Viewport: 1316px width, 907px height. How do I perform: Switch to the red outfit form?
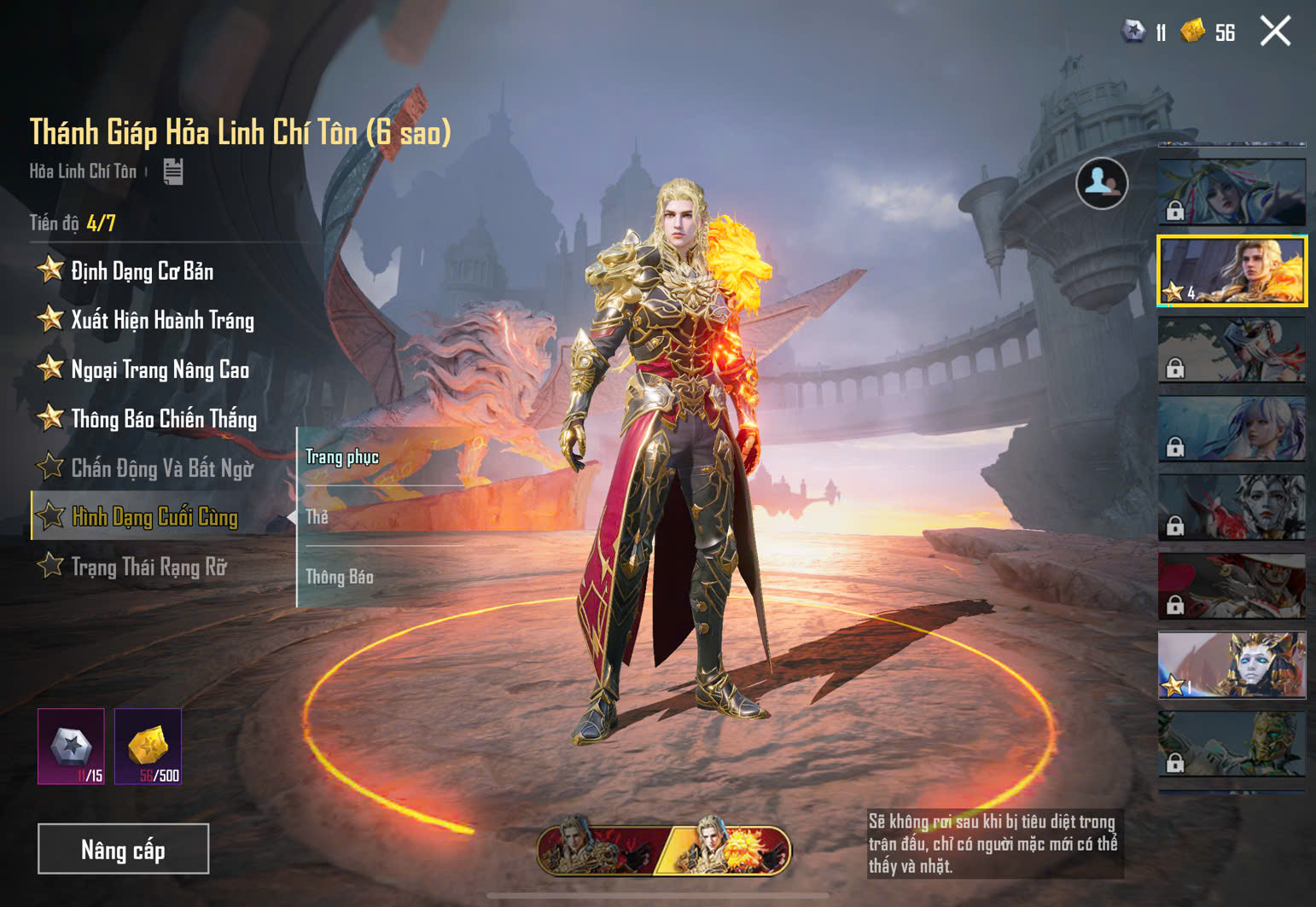click(x=597, y=850)
